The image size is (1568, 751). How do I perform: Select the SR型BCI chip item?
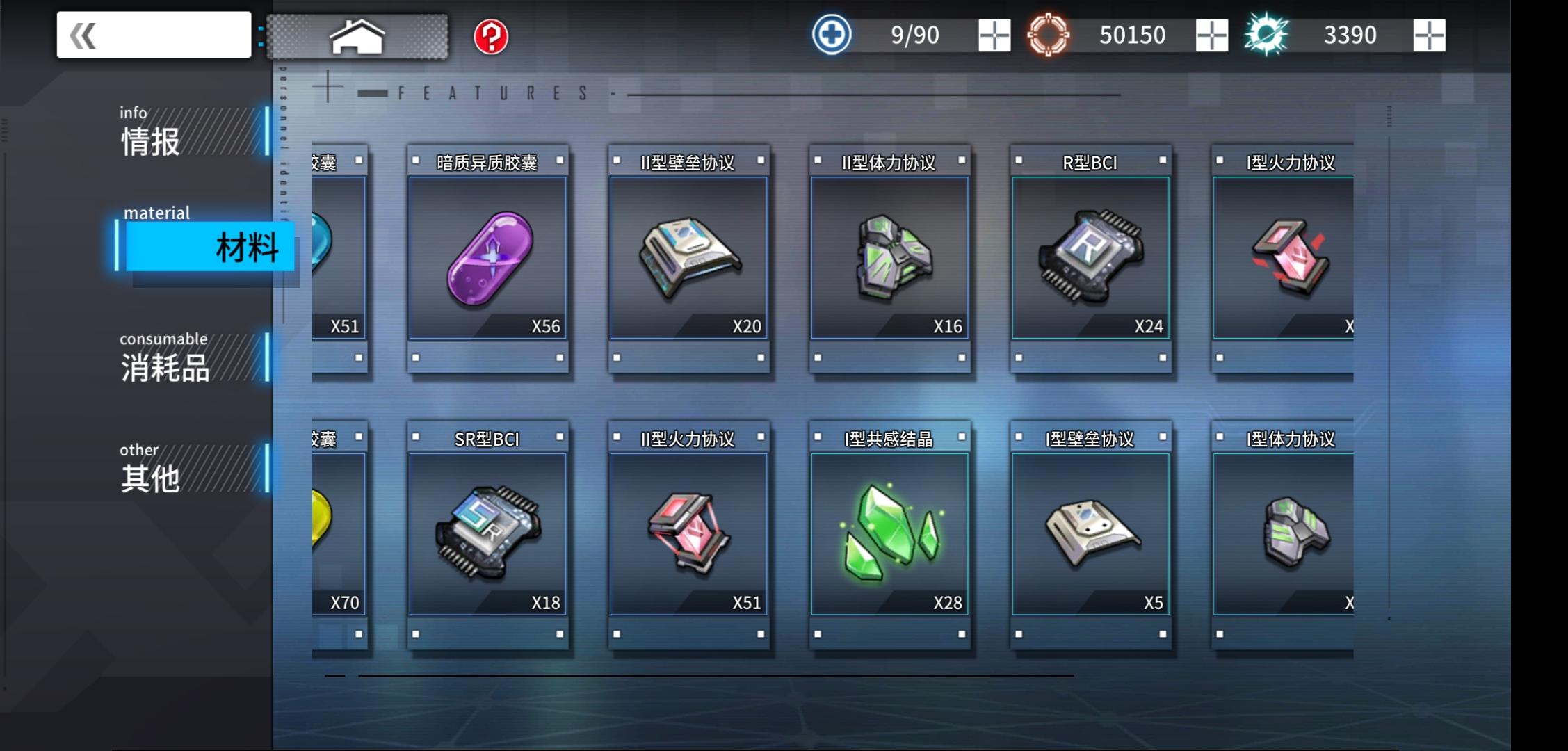click(487, 535)
